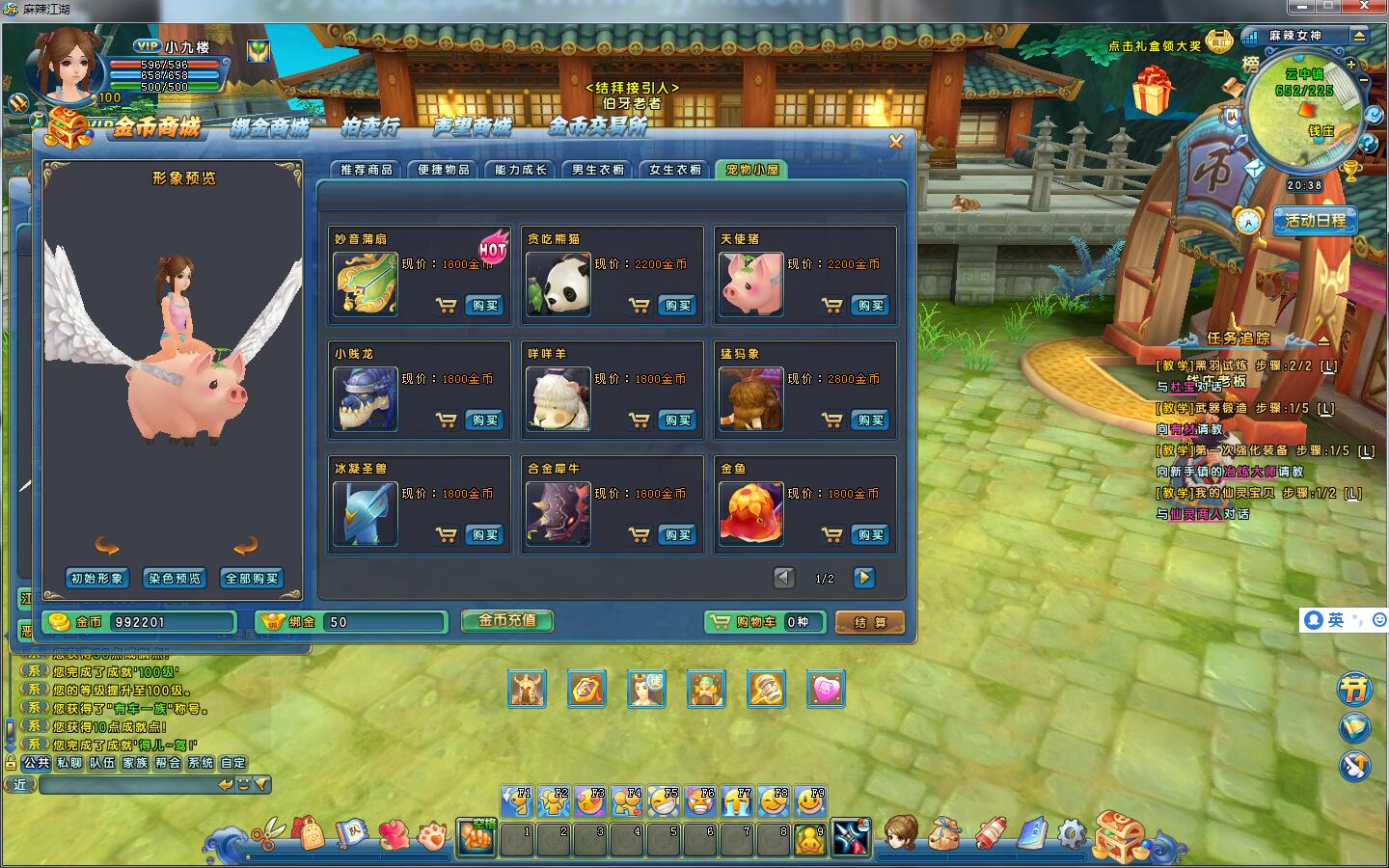Image resolution: width=1389 pixels, height=868 pixels.
Task: Click 全部购买 under the preview
Action: tap(251, 579)
